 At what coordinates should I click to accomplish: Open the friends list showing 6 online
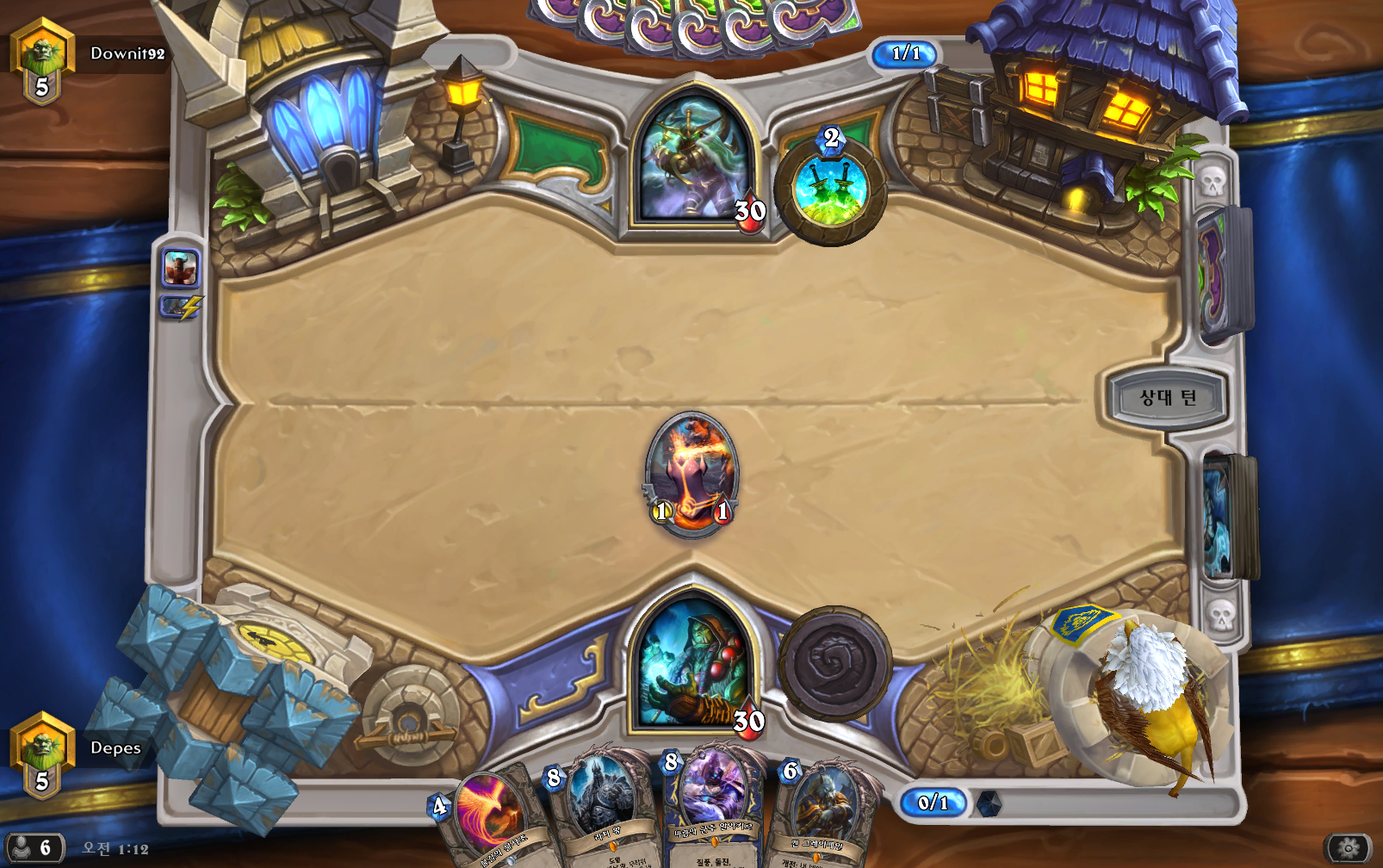[34, 848]
